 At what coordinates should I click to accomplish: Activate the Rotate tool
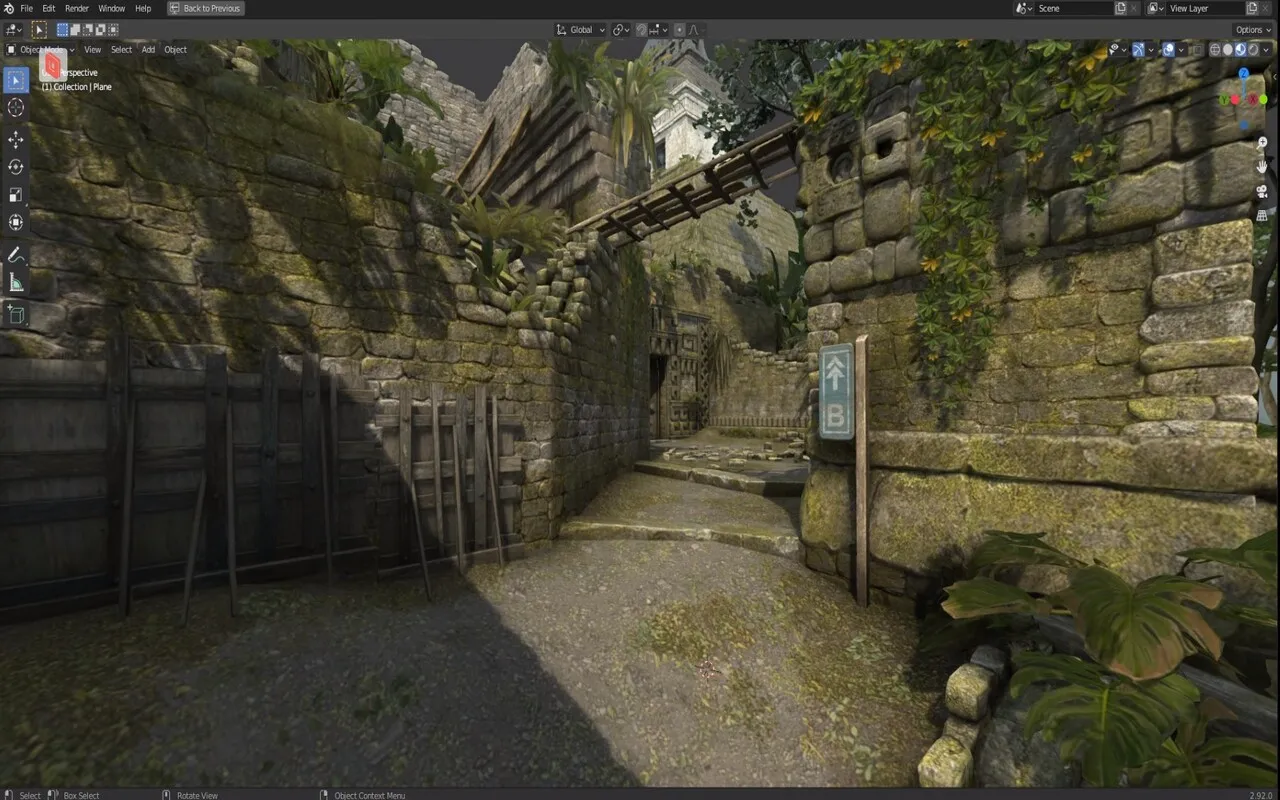[x=15, y=167]
